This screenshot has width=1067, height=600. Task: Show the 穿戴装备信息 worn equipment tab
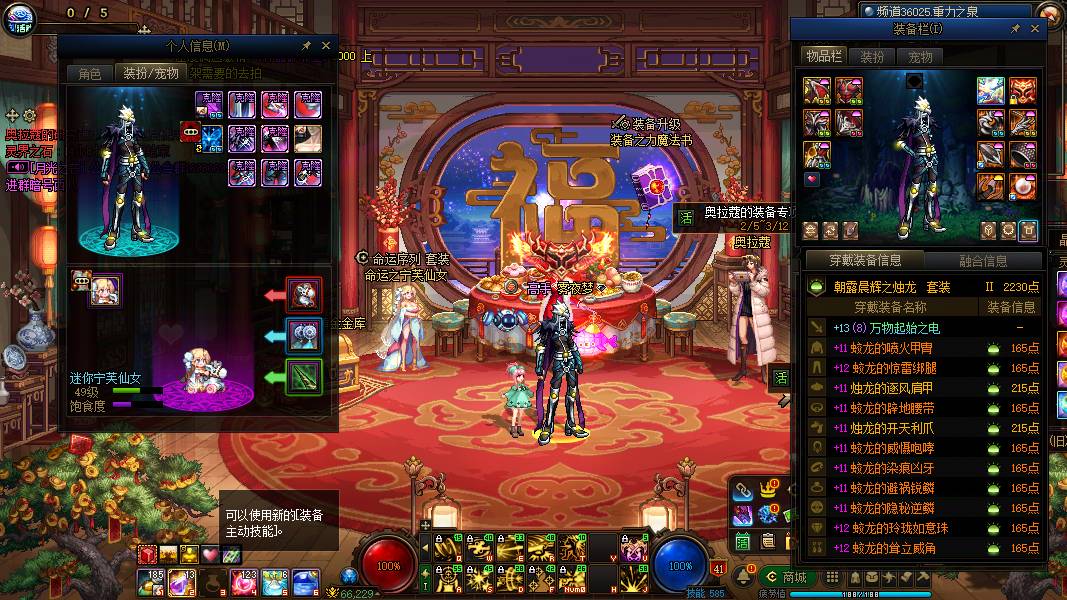[x=865, y=261]
